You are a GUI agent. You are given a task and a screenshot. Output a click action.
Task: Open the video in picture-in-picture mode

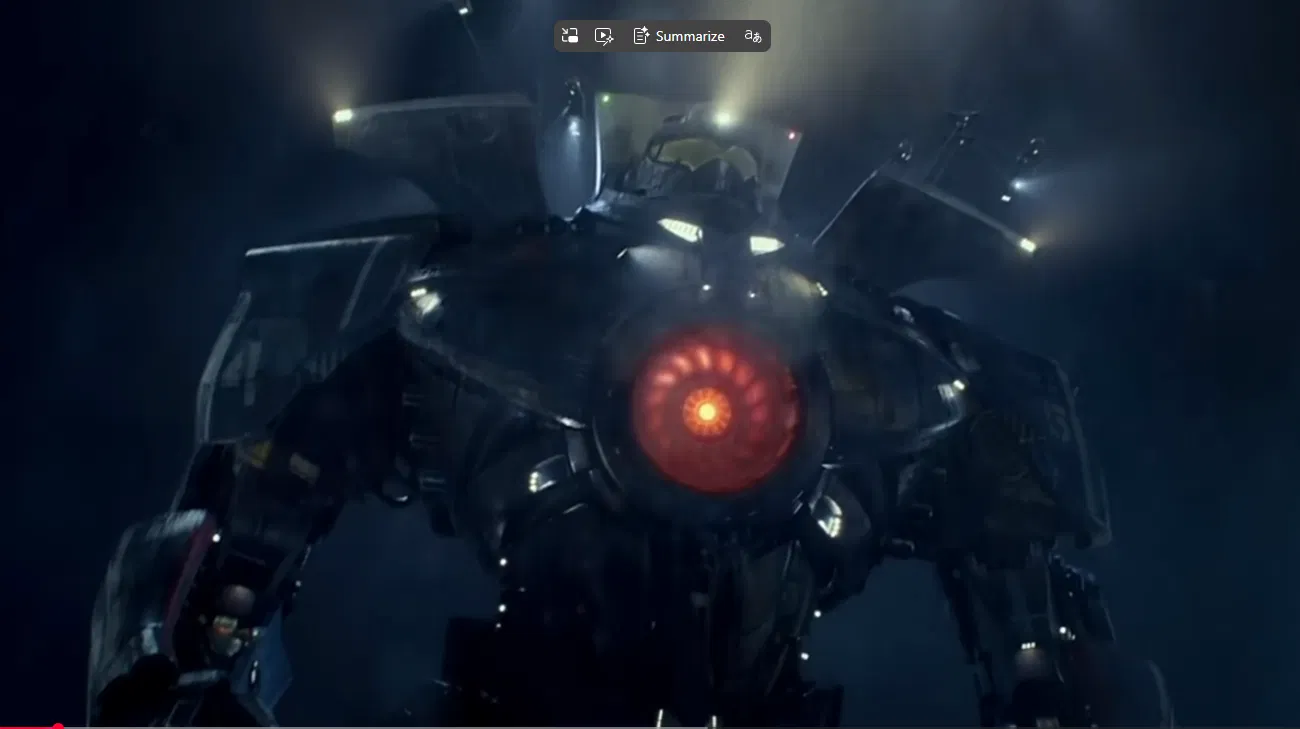click(x=570, y=36)
